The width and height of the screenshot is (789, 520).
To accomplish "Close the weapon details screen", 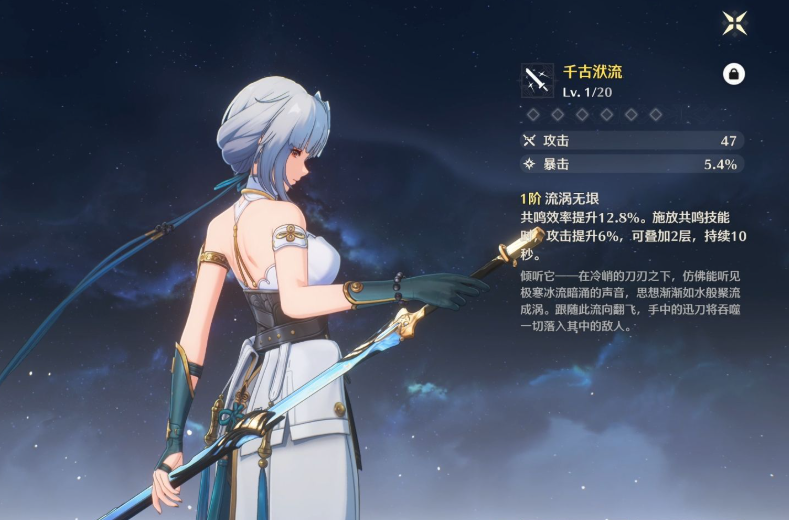I will click(x=734, y=23).
